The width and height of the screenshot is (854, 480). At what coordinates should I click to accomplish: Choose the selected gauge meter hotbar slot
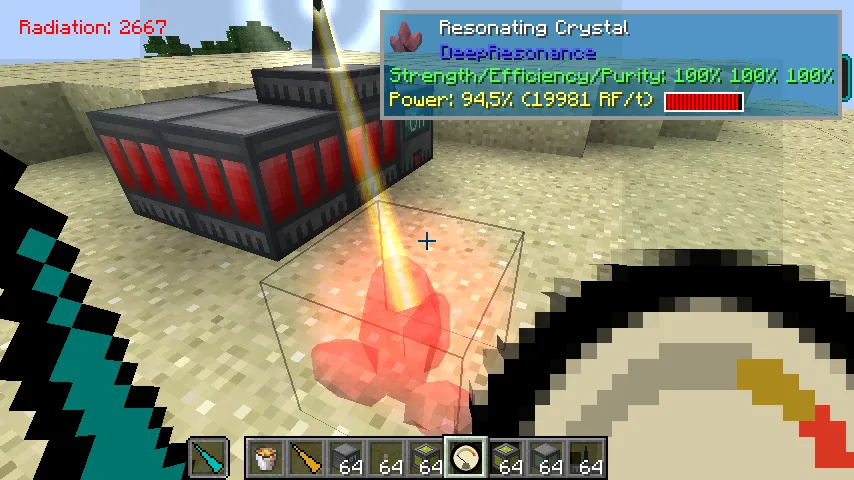[x=466, y=459]
